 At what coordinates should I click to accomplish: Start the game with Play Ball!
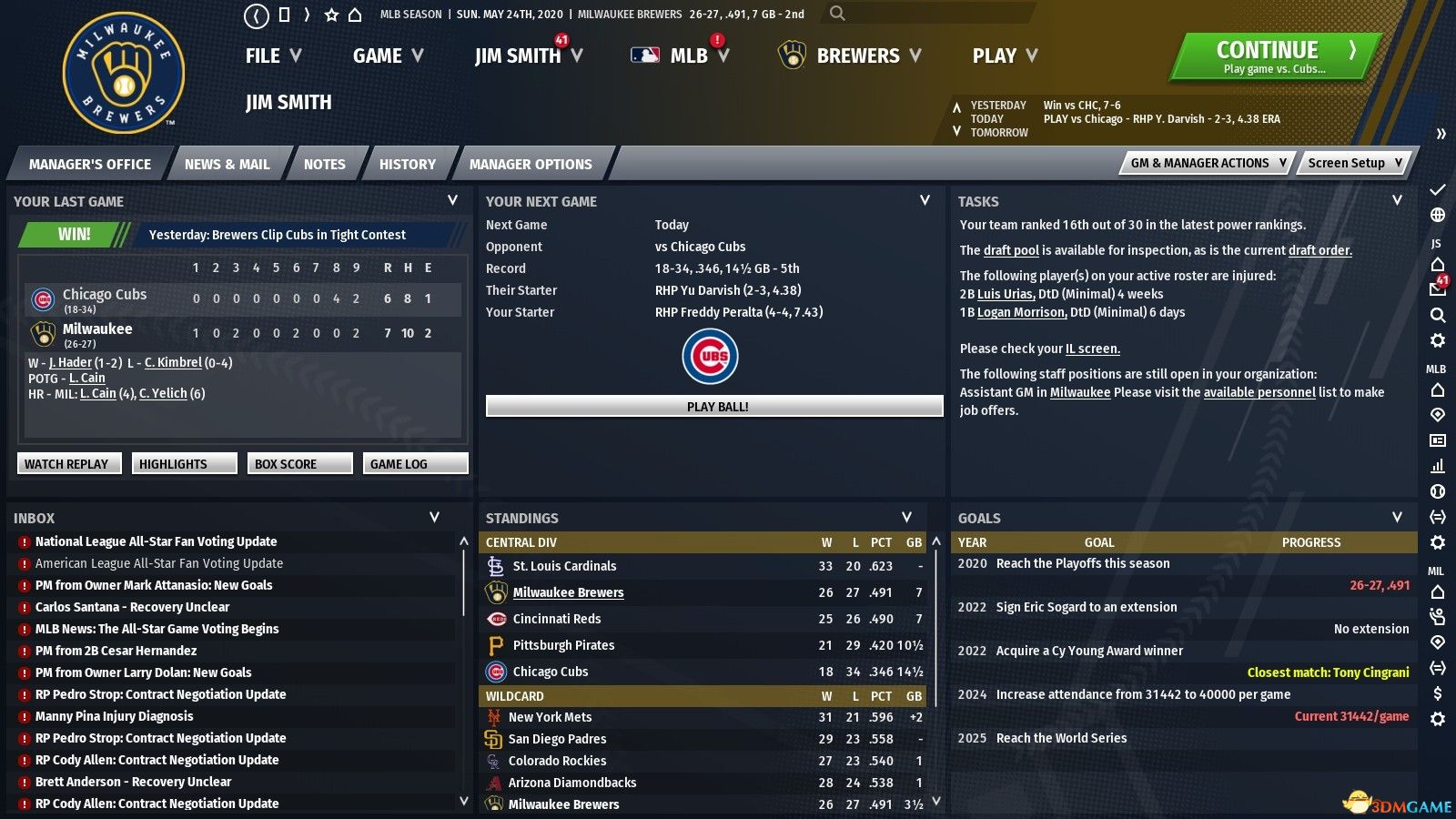[714, 407]
